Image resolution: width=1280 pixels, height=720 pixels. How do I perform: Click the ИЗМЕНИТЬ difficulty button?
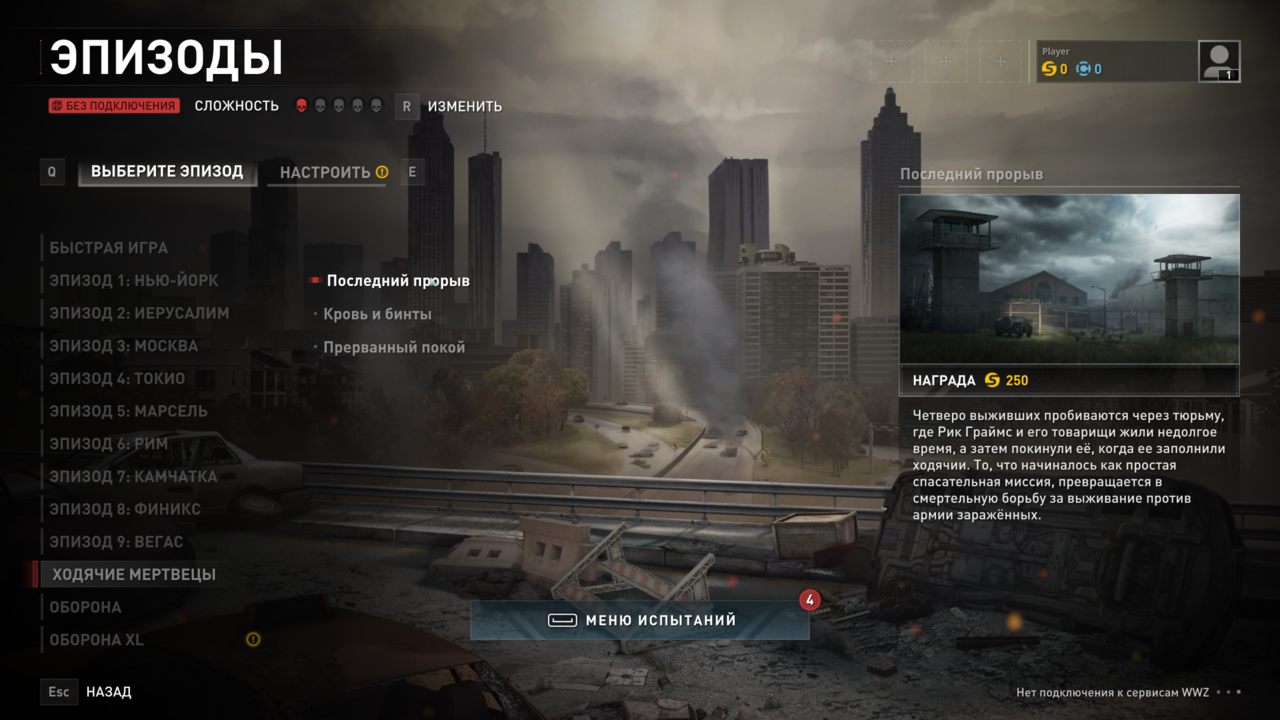pyautogui.click(x=465, y=106)
